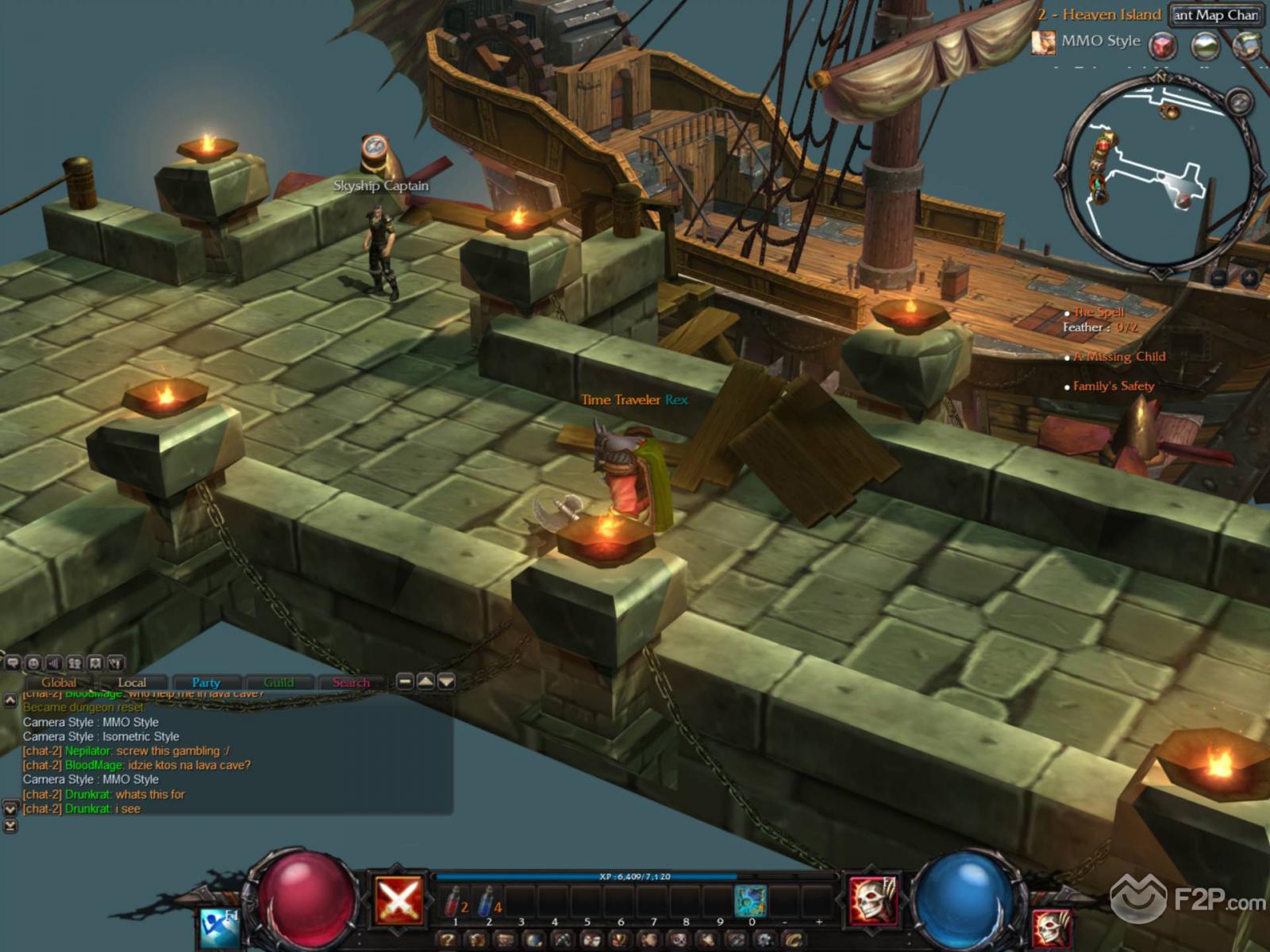Minimize the chat window with the minus button

(x=405, y=681)
